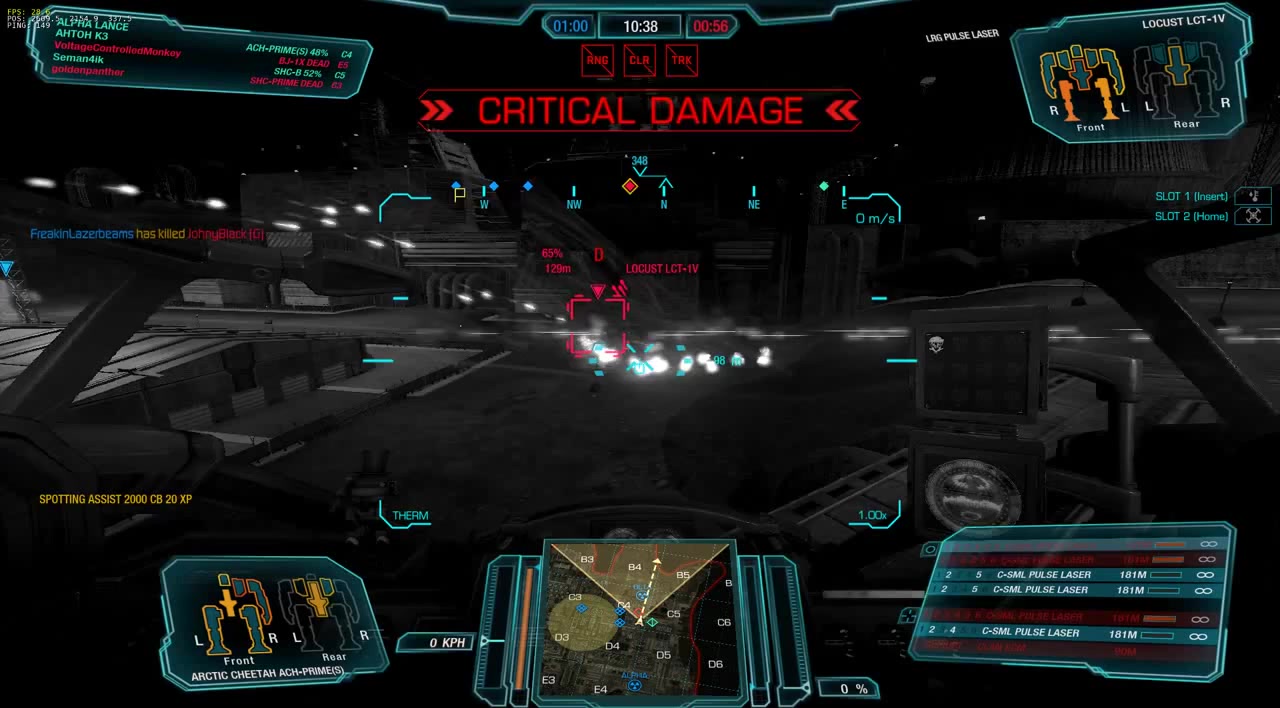Image resolution: width=1280 pixels, height=708 pixels.
Task: Toggle the THERM vision mode label
Action: pos(410,516)
